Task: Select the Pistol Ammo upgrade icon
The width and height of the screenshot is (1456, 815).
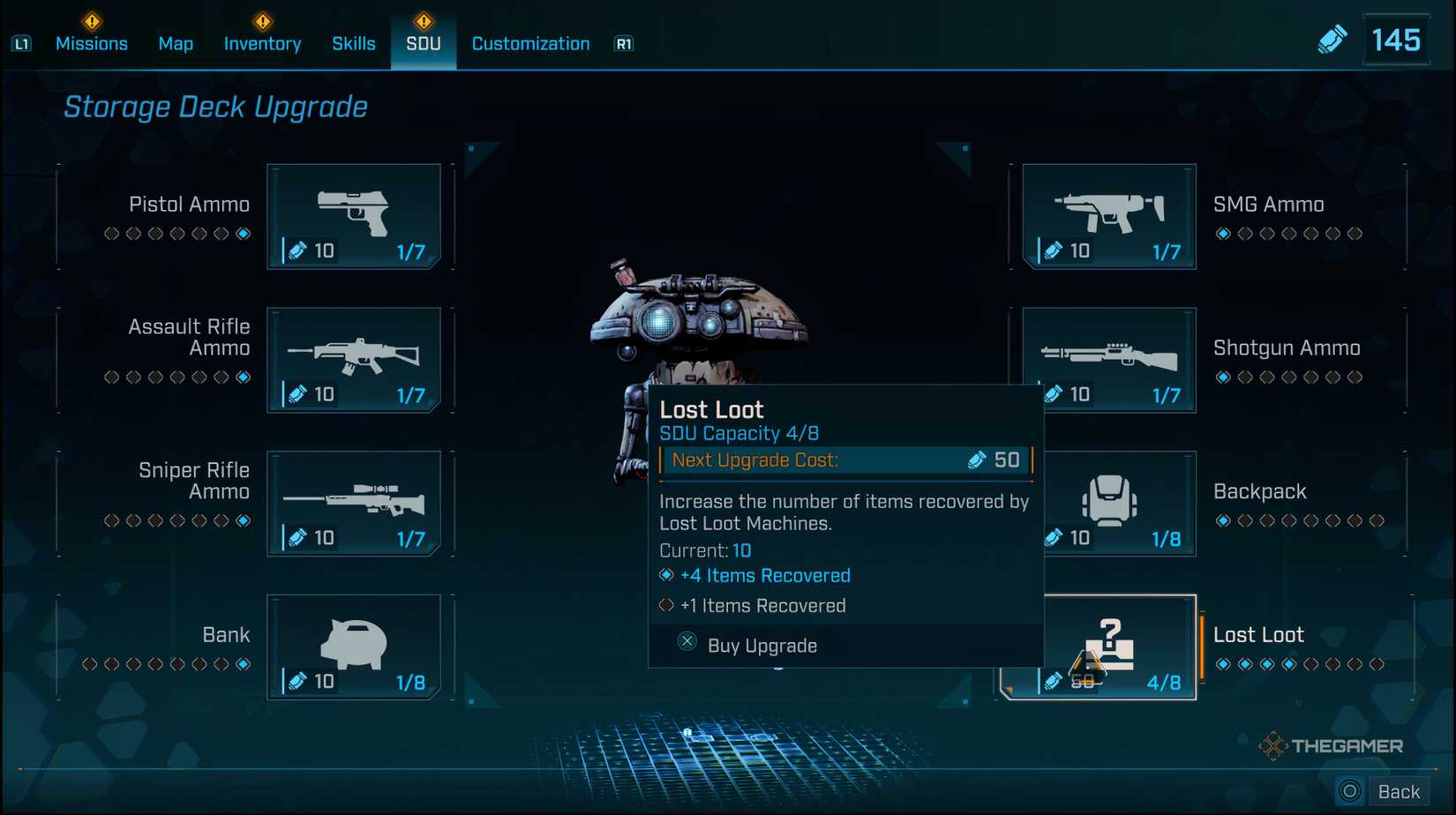Action: 356,212
